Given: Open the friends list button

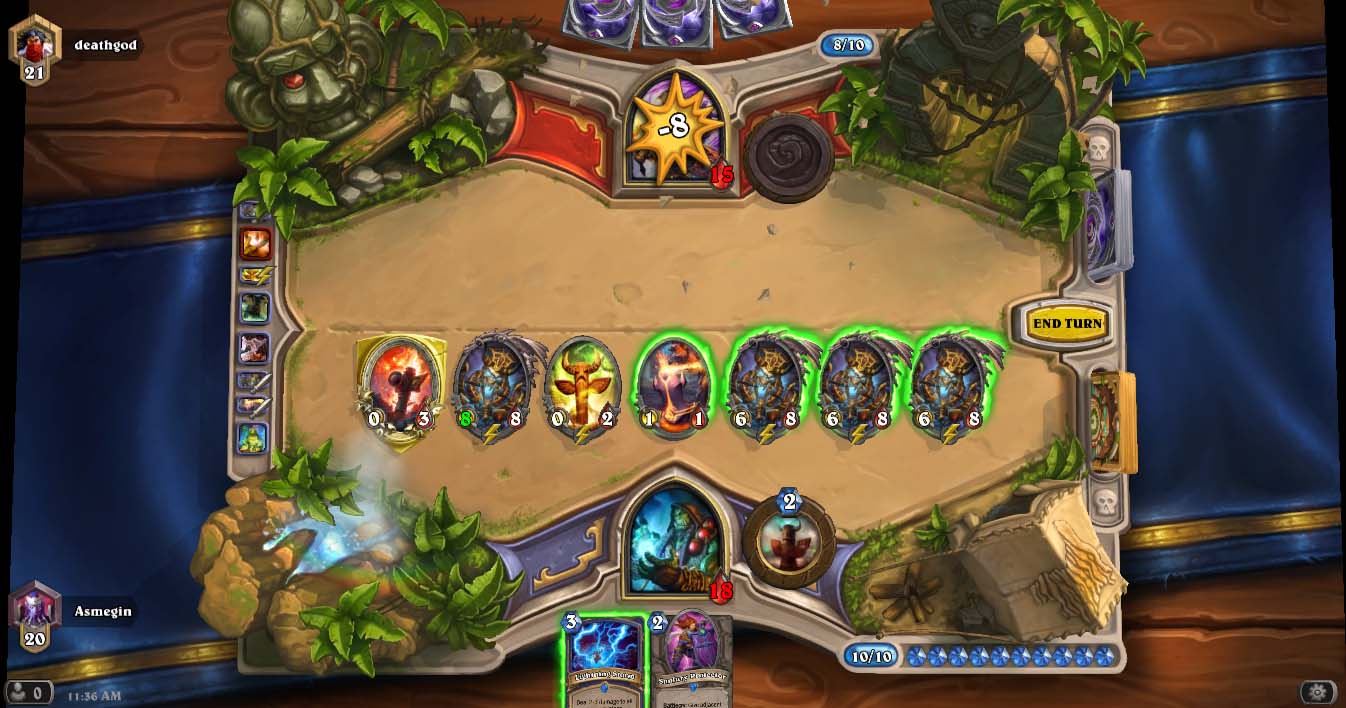Looking at the screenshot, I should tap(27, 692).
